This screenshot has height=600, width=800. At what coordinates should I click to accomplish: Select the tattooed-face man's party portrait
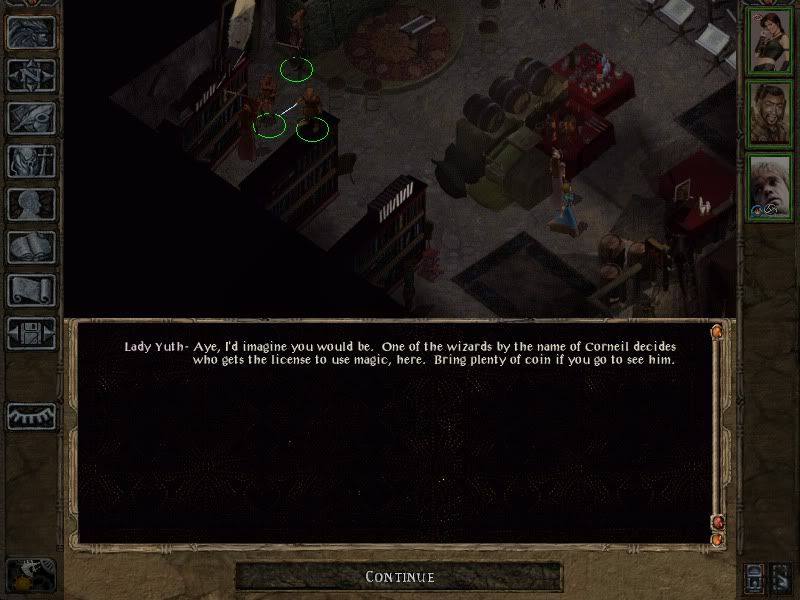pyautogui.click(x=770, y=113)
